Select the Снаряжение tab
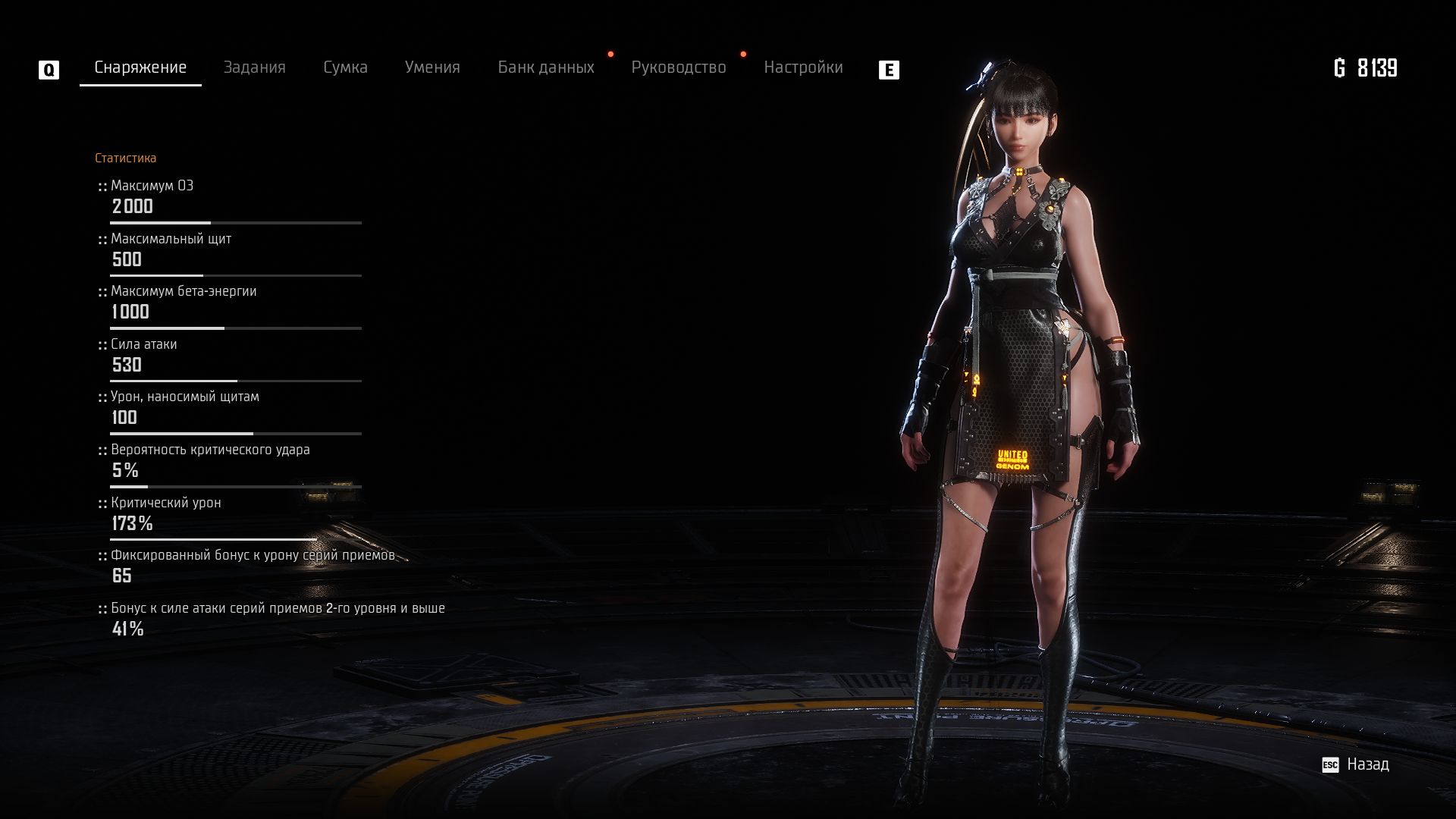1456x819 pixels. click(140, 67)
